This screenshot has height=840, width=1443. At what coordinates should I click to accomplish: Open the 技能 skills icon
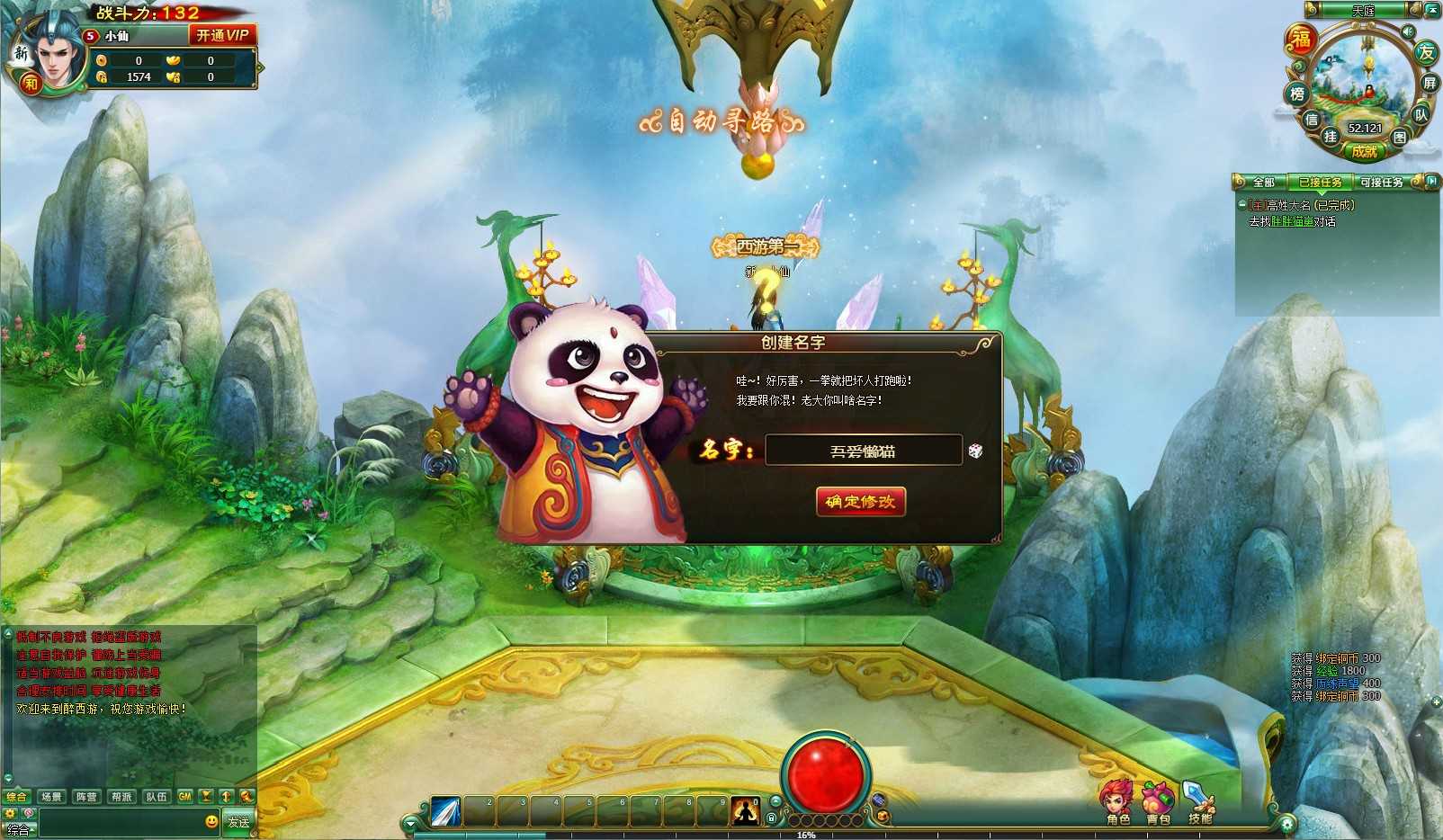[1199, 802]
